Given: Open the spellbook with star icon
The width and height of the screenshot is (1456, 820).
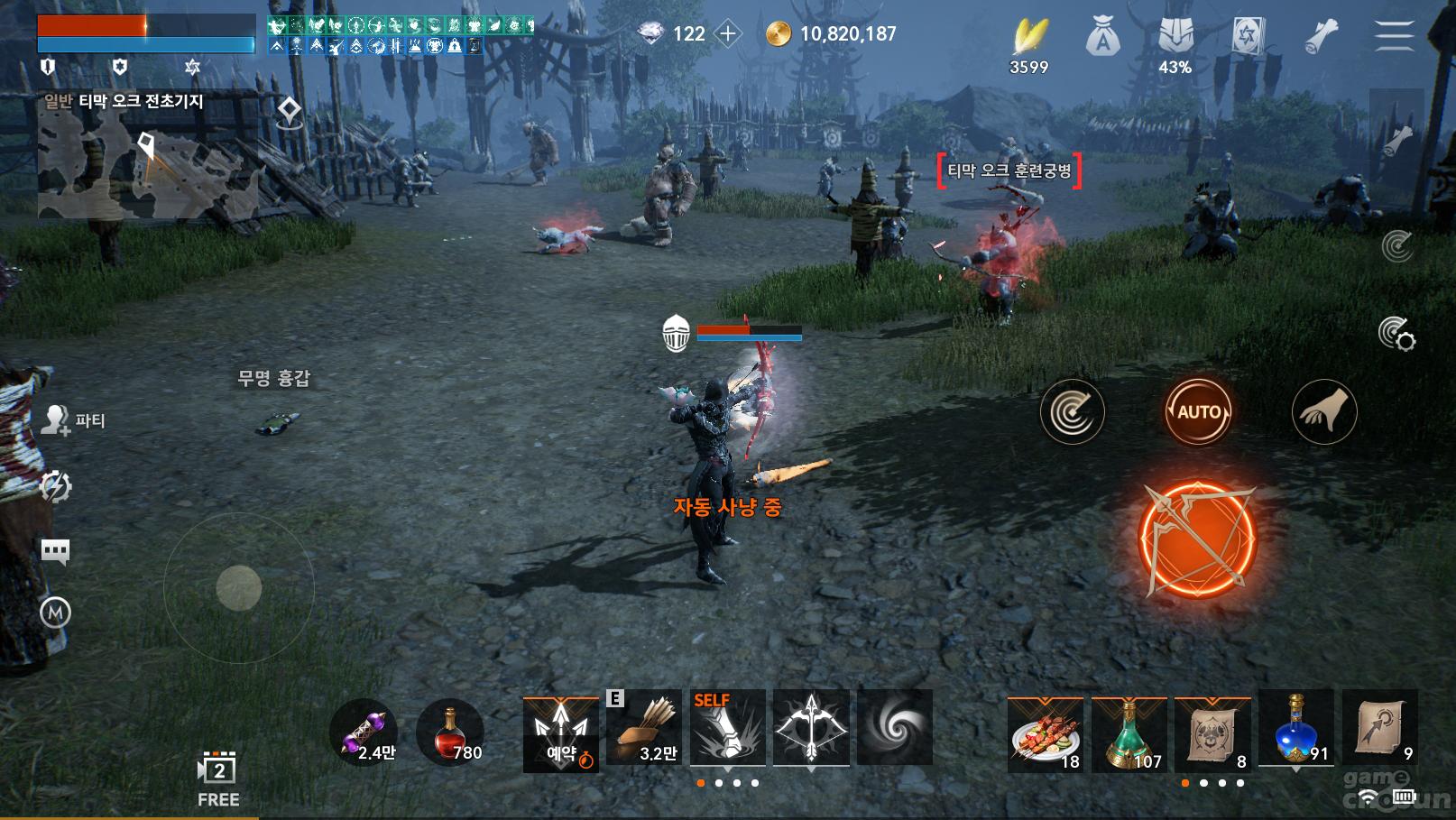Looking at the screenshot, I should click(1249, 38).
